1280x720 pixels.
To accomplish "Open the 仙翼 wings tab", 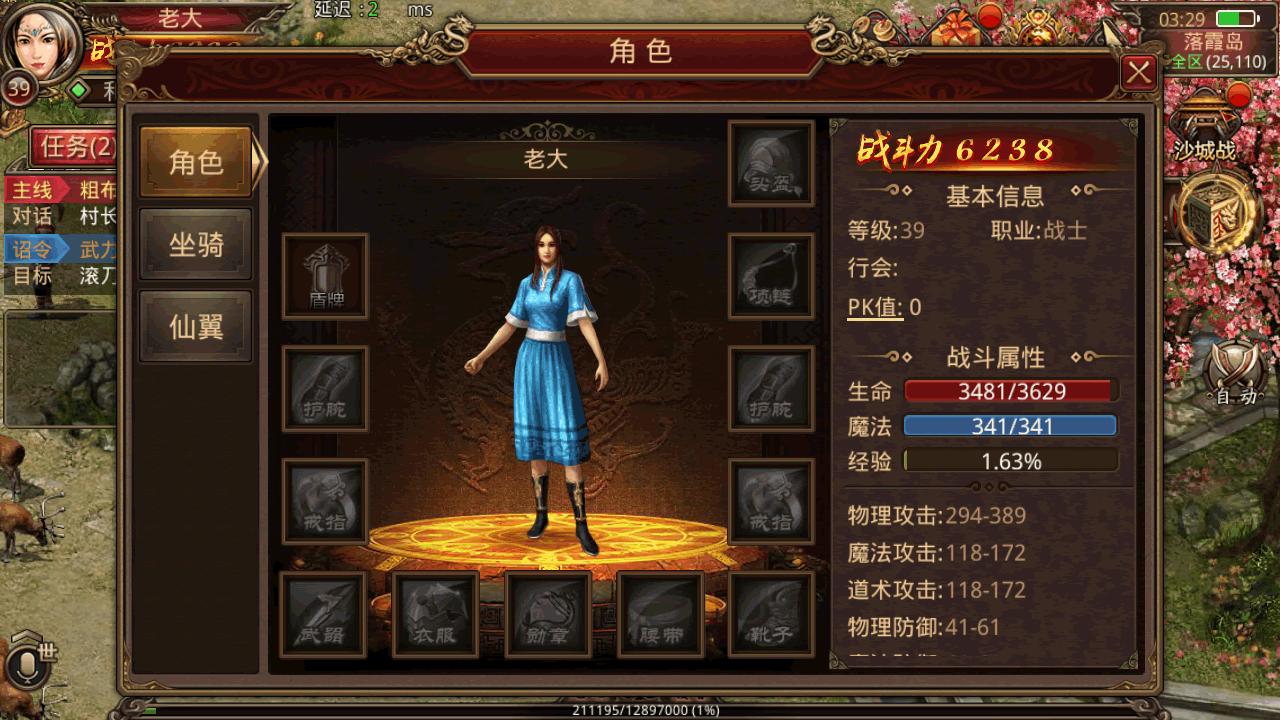I will point(195,326).
